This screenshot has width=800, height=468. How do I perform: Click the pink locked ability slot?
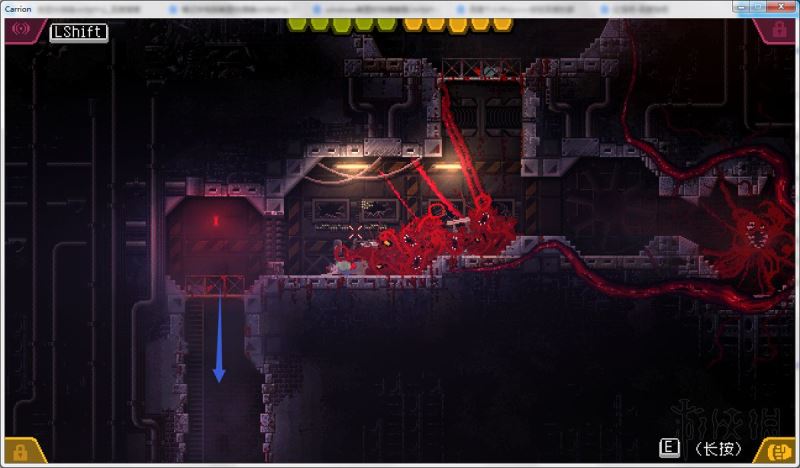click(777, 30)
